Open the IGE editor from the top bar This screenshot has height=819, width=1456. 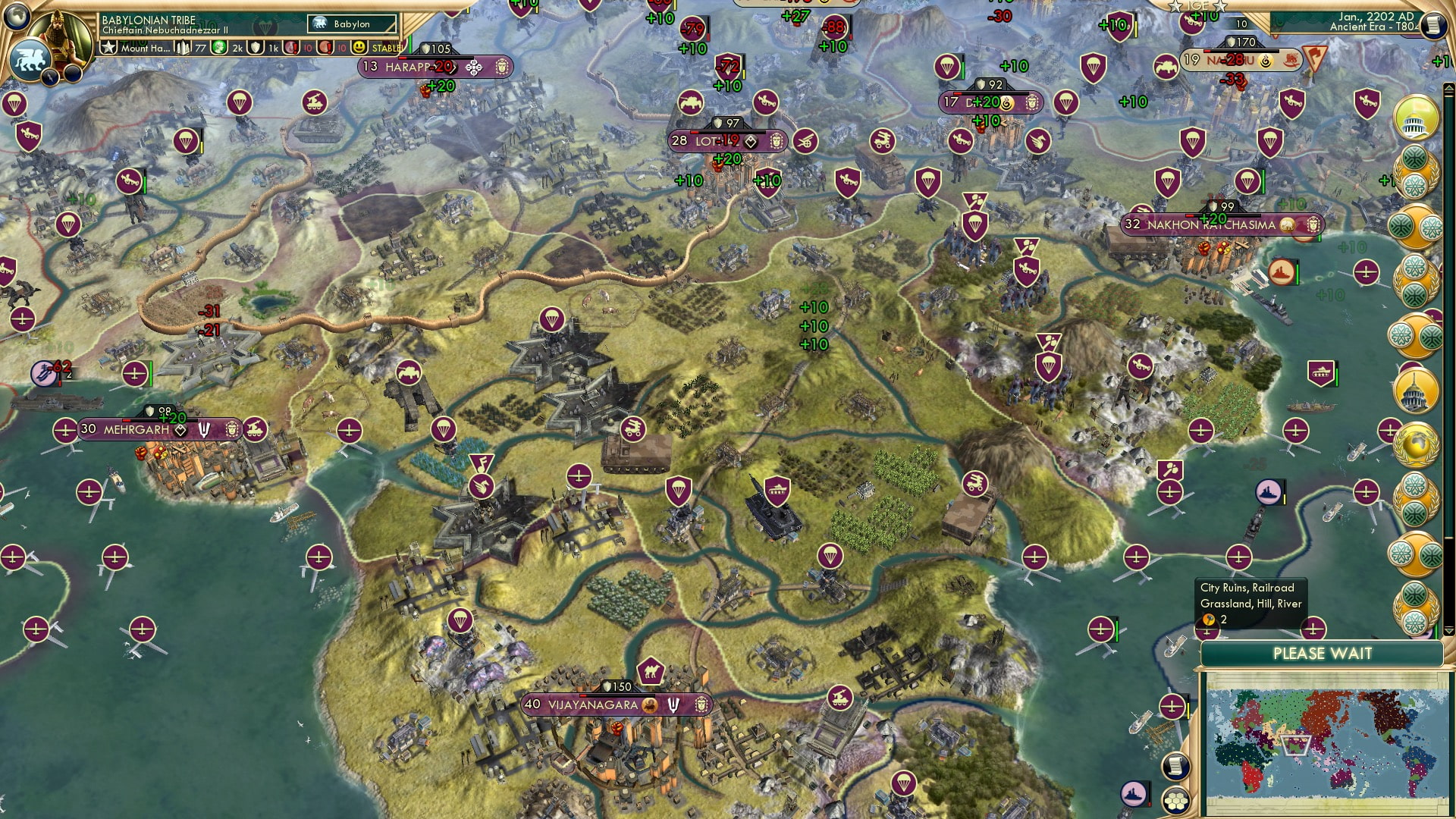[1198, 6]
